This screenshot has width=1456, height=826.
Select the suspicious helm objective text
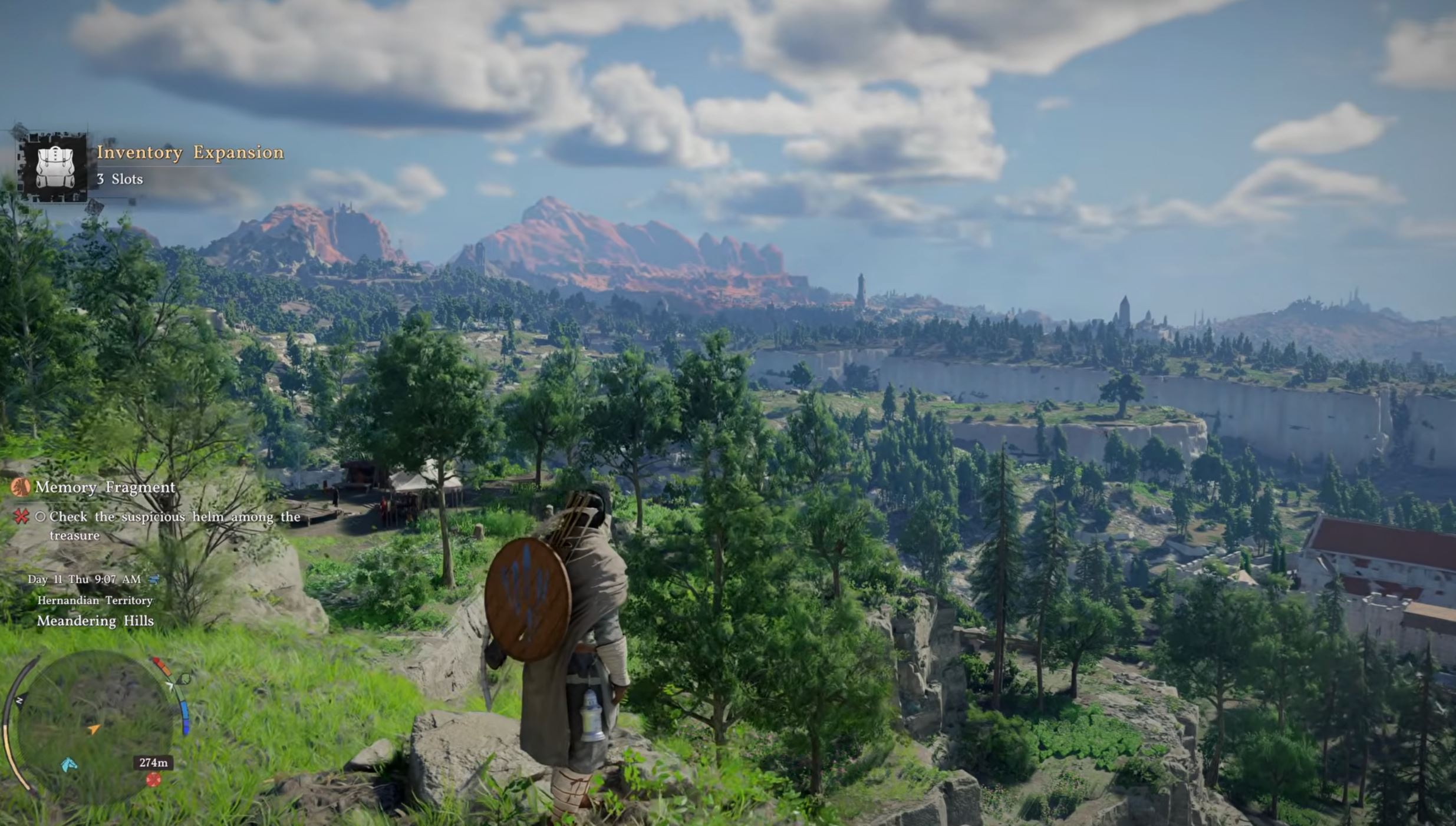pos(174,525)
